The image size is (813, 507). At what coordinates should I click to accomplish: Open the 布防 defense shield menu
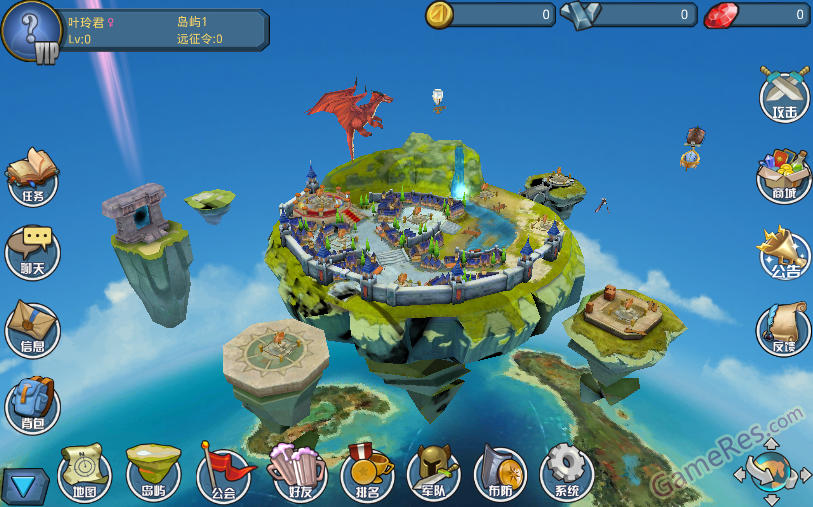500,473
